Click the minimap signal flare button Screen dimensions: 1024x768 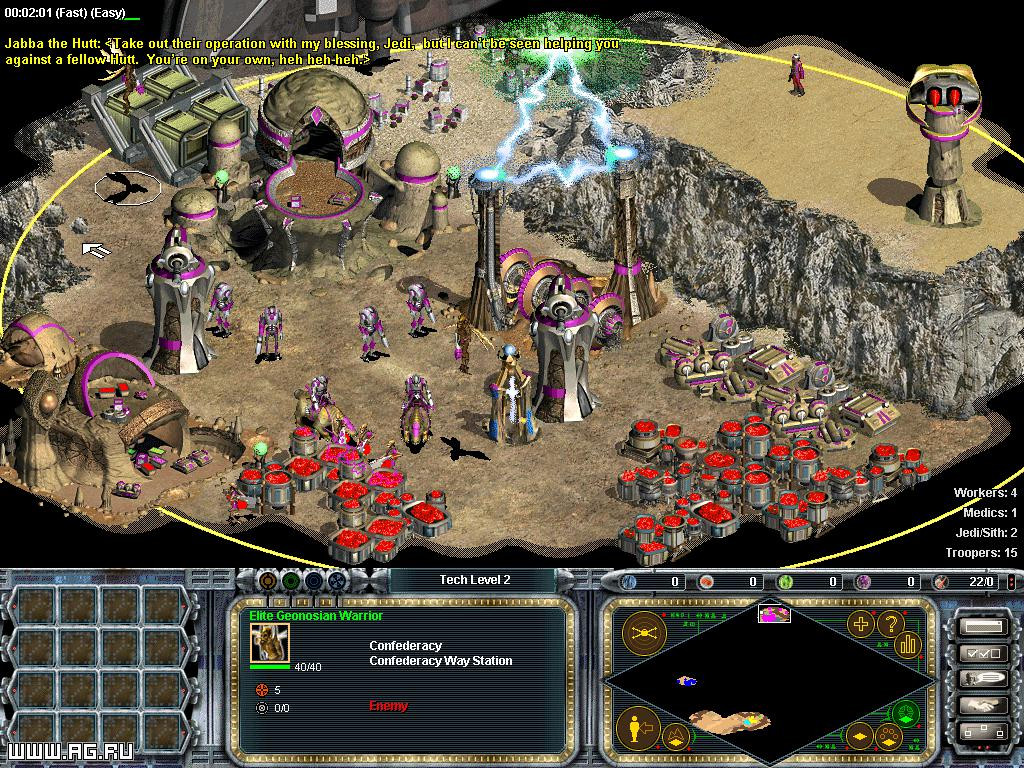[644, 632]
